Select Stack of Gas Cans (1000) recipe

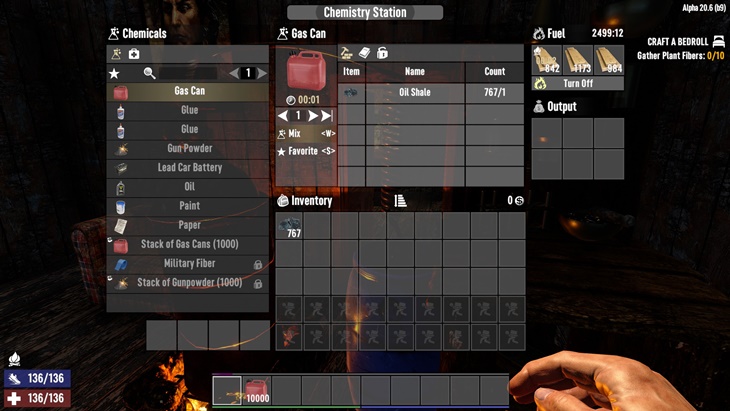tap(188, 245)
